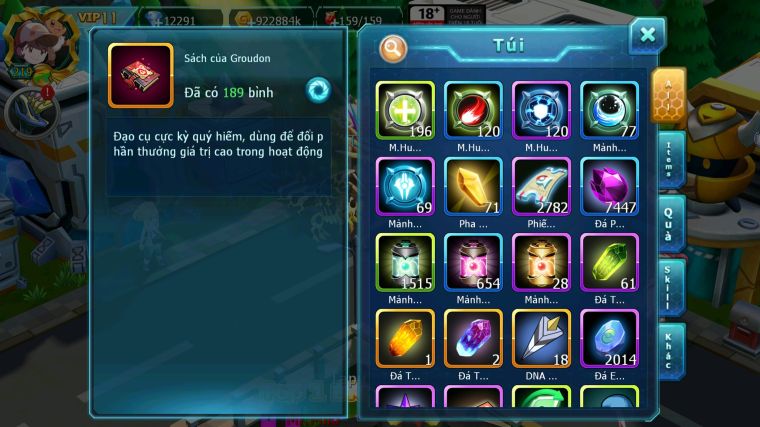Select the green crystal with 61

click(x=609, y=262)
